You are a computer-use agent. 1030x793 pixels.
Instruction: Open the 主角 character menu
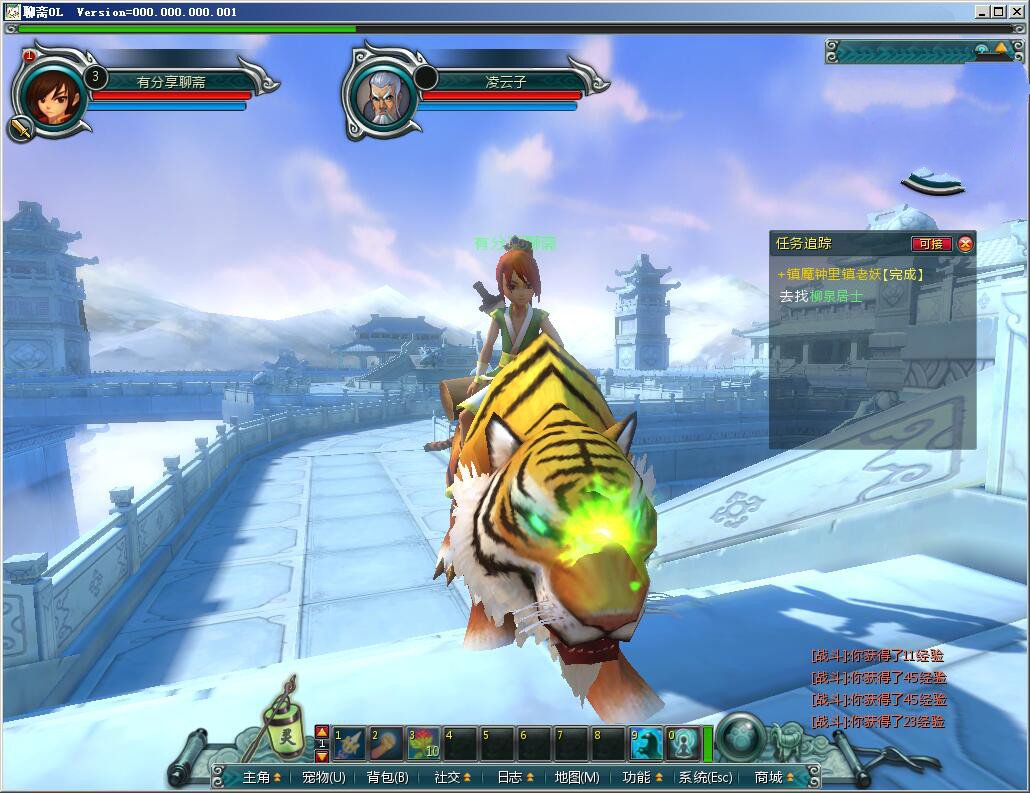[257, 777]
